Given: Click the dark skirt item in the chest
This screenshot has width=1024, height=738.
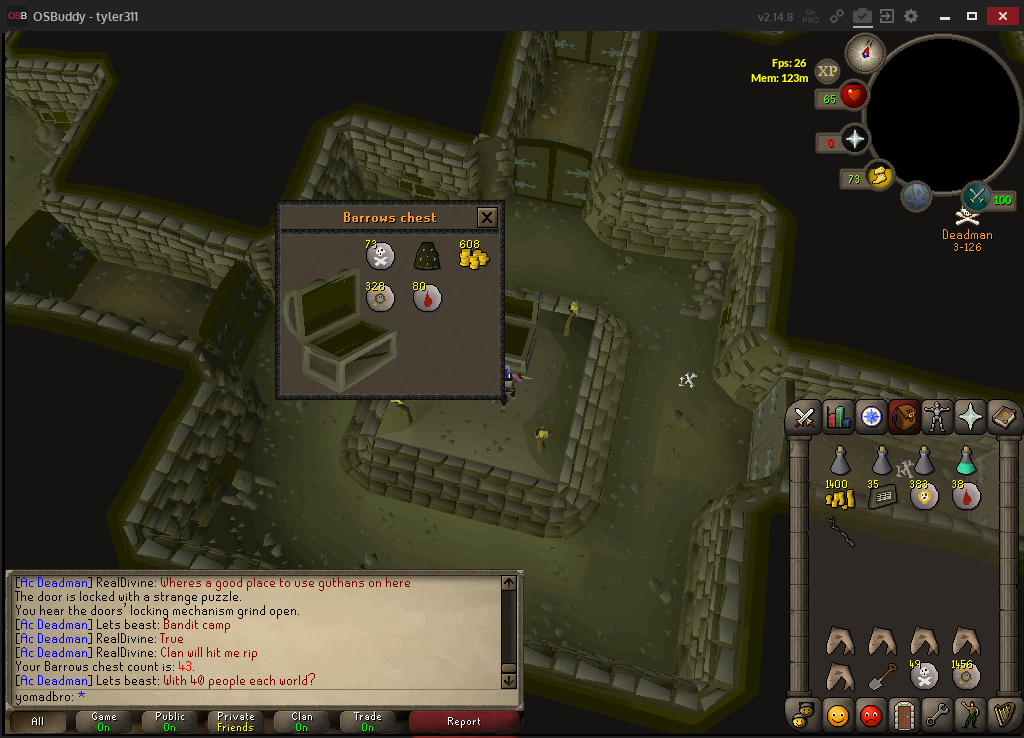Looking at the screenshot, I should click(x=428, y=257).
